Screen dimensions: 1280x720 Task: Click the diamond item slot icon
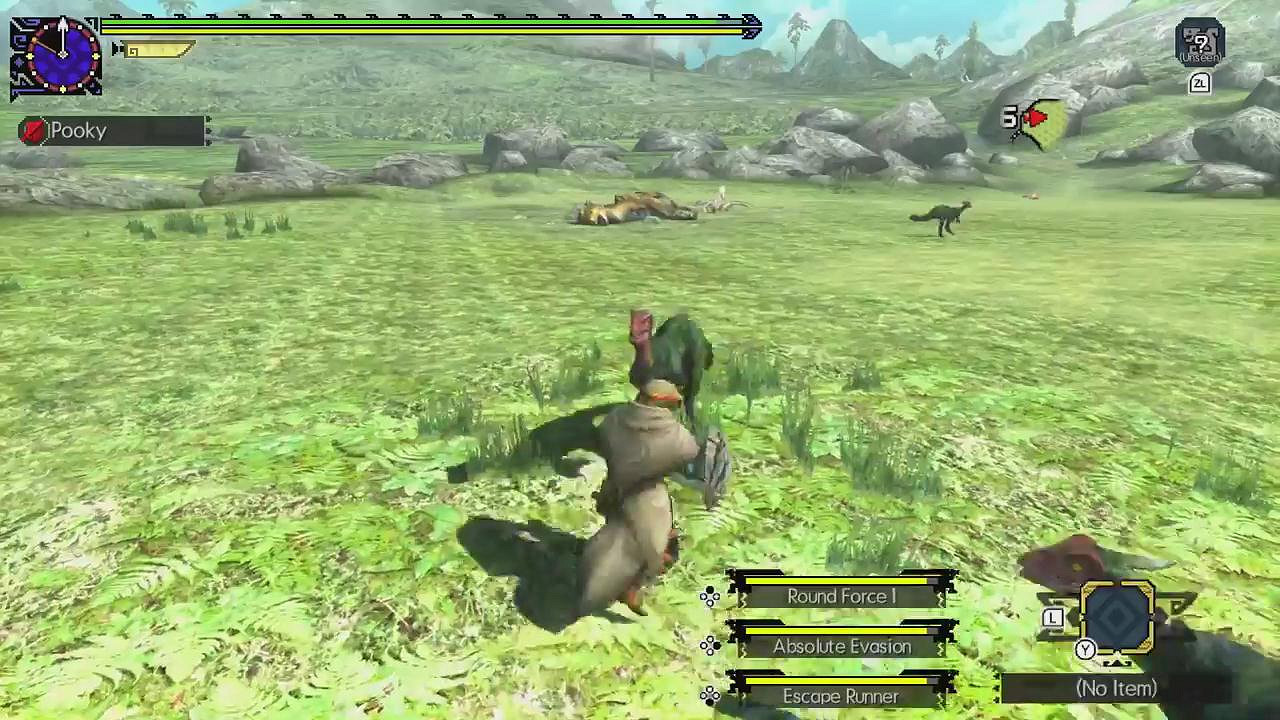click(x=1118, y=617)
